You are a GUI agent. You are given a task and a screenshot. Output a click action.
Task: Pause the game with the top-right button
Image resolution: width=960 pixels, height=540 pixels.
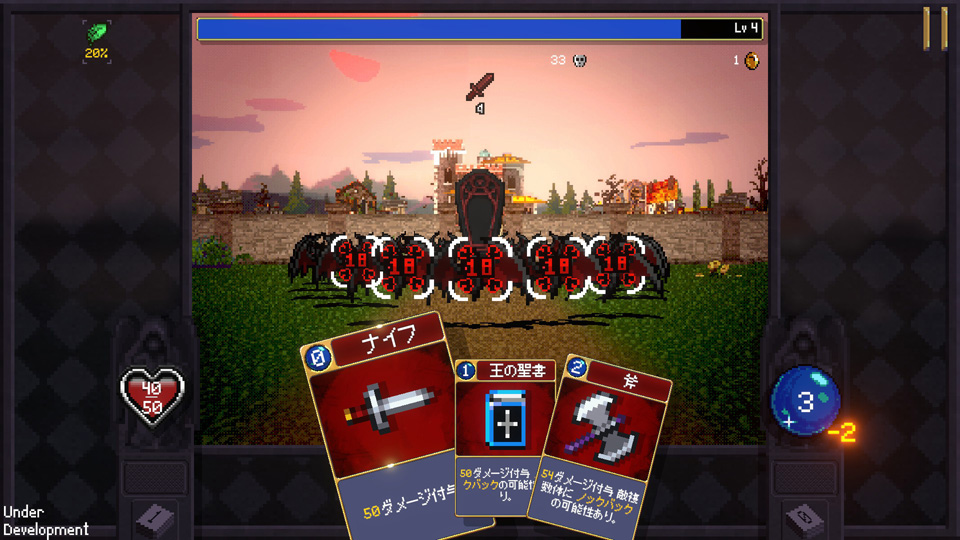pyautogui.click(x=935, y=28)
